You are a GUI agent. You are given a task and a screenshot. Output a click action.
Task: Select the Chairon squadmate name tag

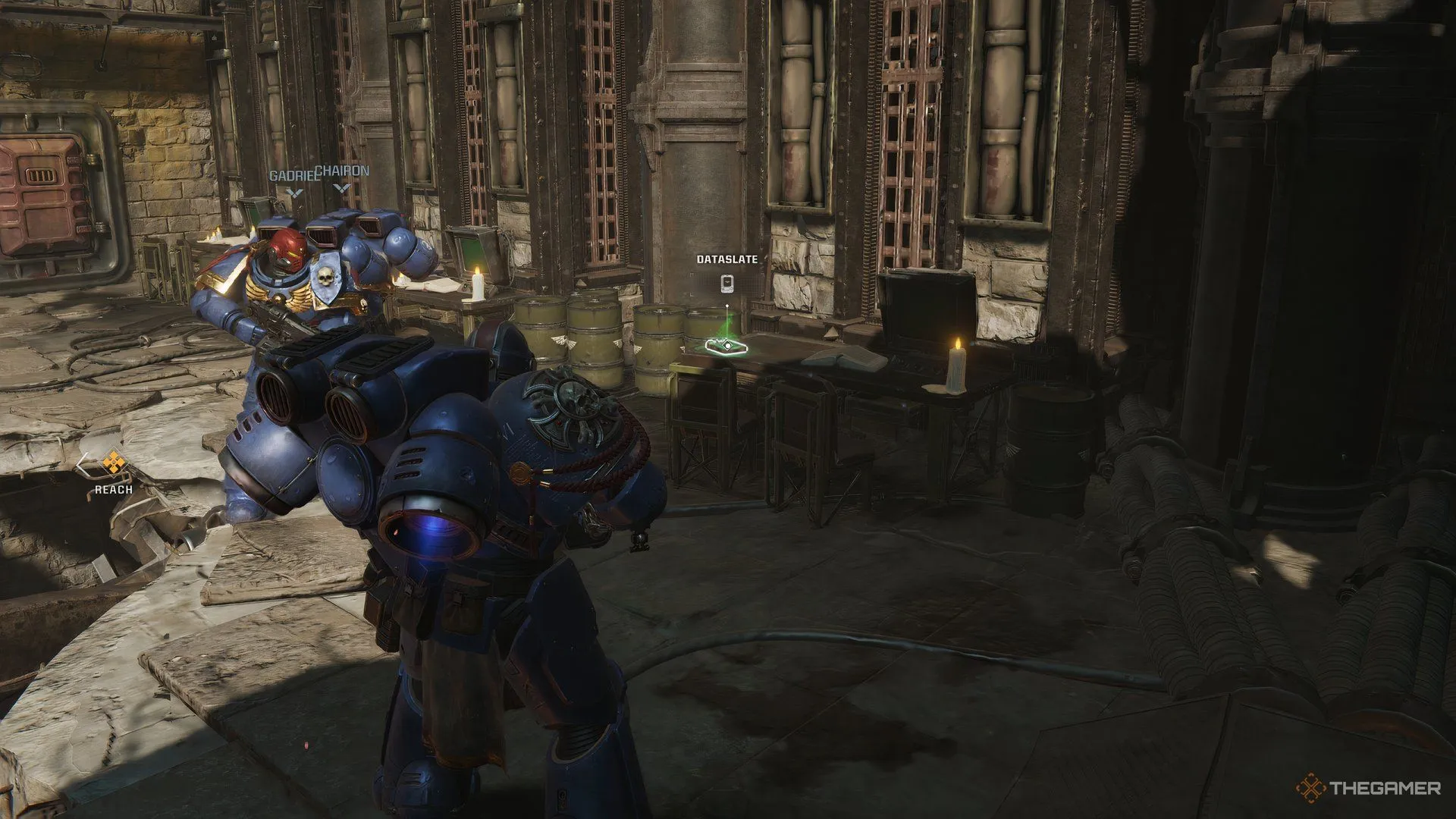(343, 171)
